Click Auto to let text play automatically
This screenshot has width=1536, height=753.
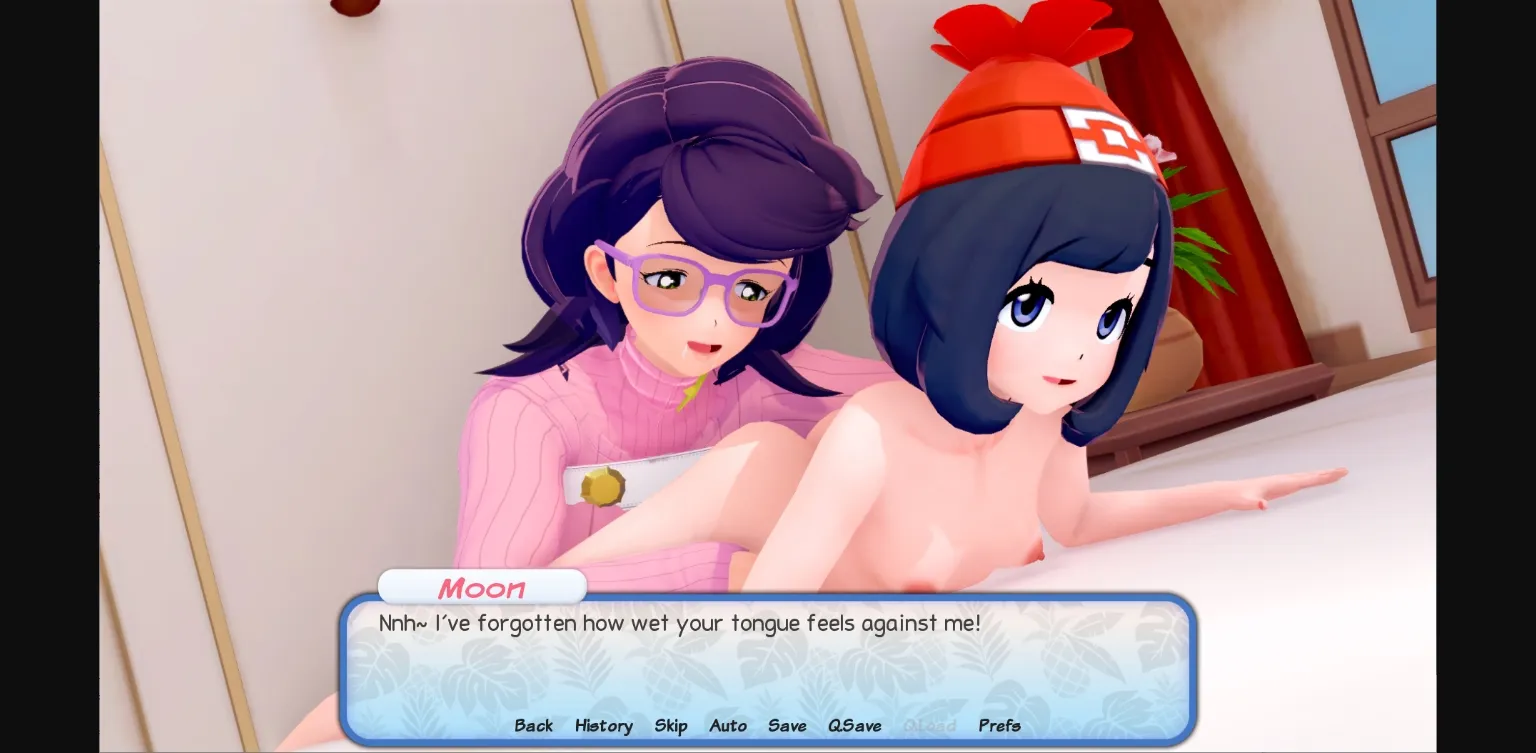point(728,726)
